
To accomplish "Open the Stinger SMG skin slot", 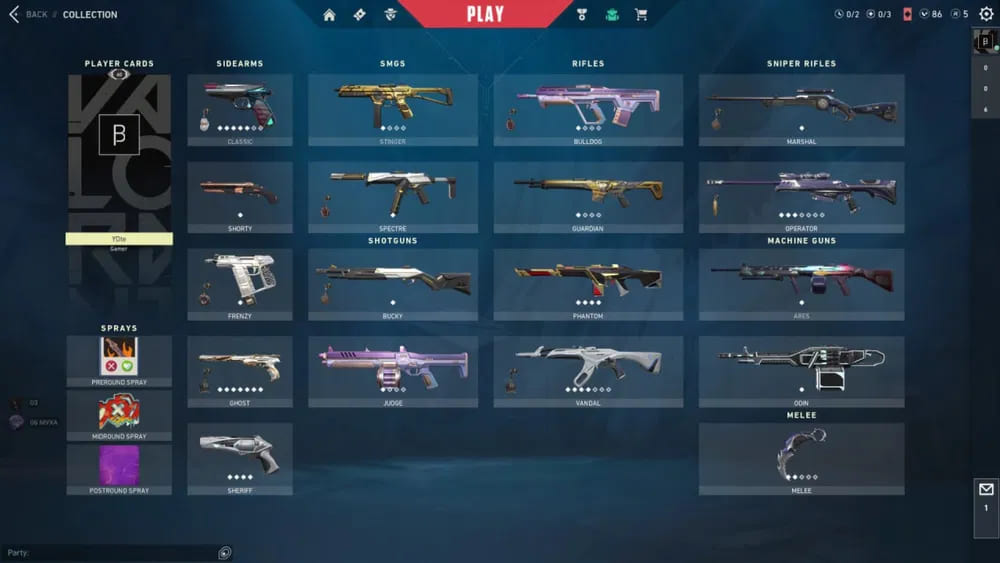I will 392,108.
